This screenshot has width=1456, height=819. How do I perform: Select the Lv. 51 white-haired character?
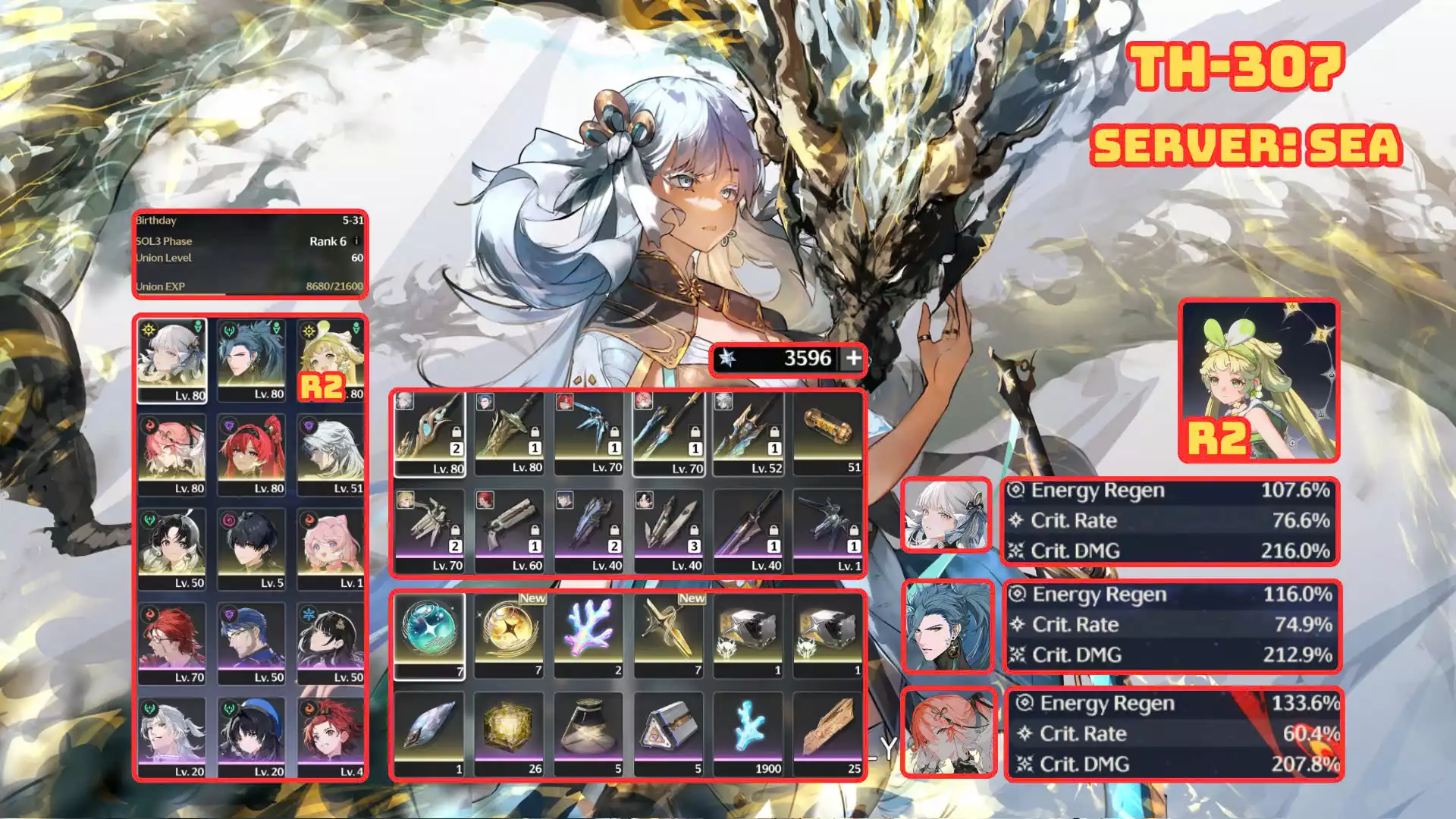(330, 453)
